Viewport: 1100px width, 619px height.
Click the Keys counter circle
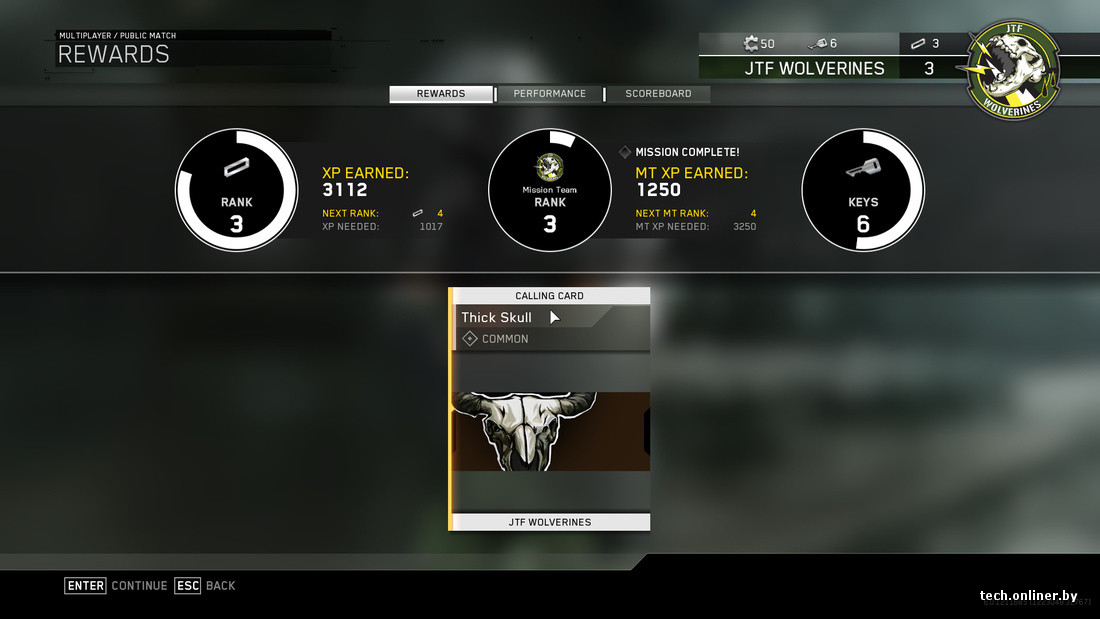pos(863,190)
